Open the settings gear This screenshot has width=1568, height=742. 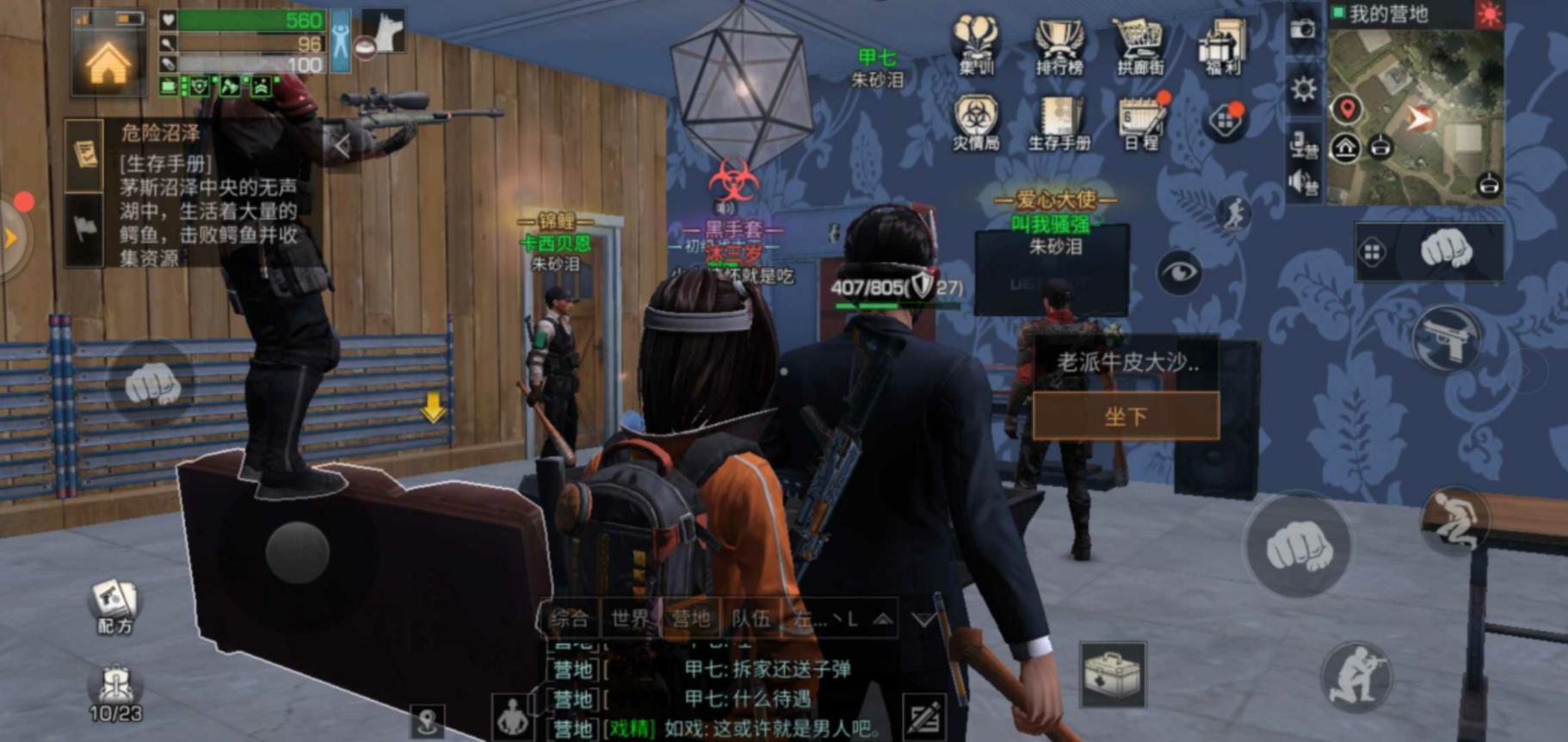coord(1304,89)
